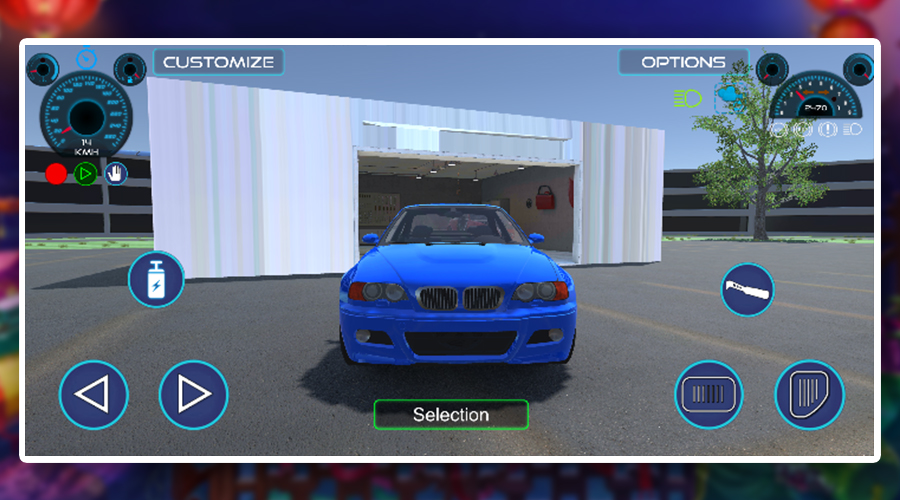Image resolution: width=900 pixels, height=500 pixels.
Task: Start replay with the green play icon
Action: tap(87, 174)
